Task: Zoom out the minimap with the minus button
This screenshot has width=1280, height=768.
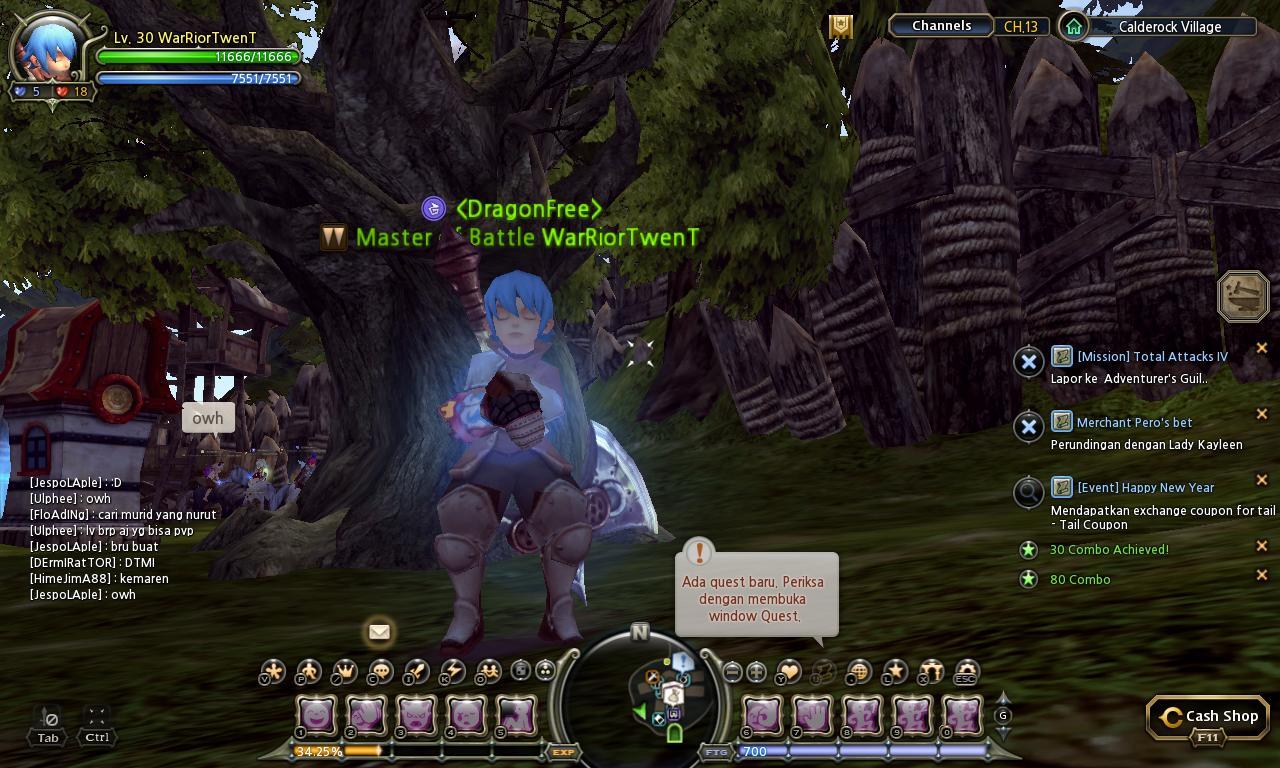Action: pyautogui.click(x=733, y=672)
